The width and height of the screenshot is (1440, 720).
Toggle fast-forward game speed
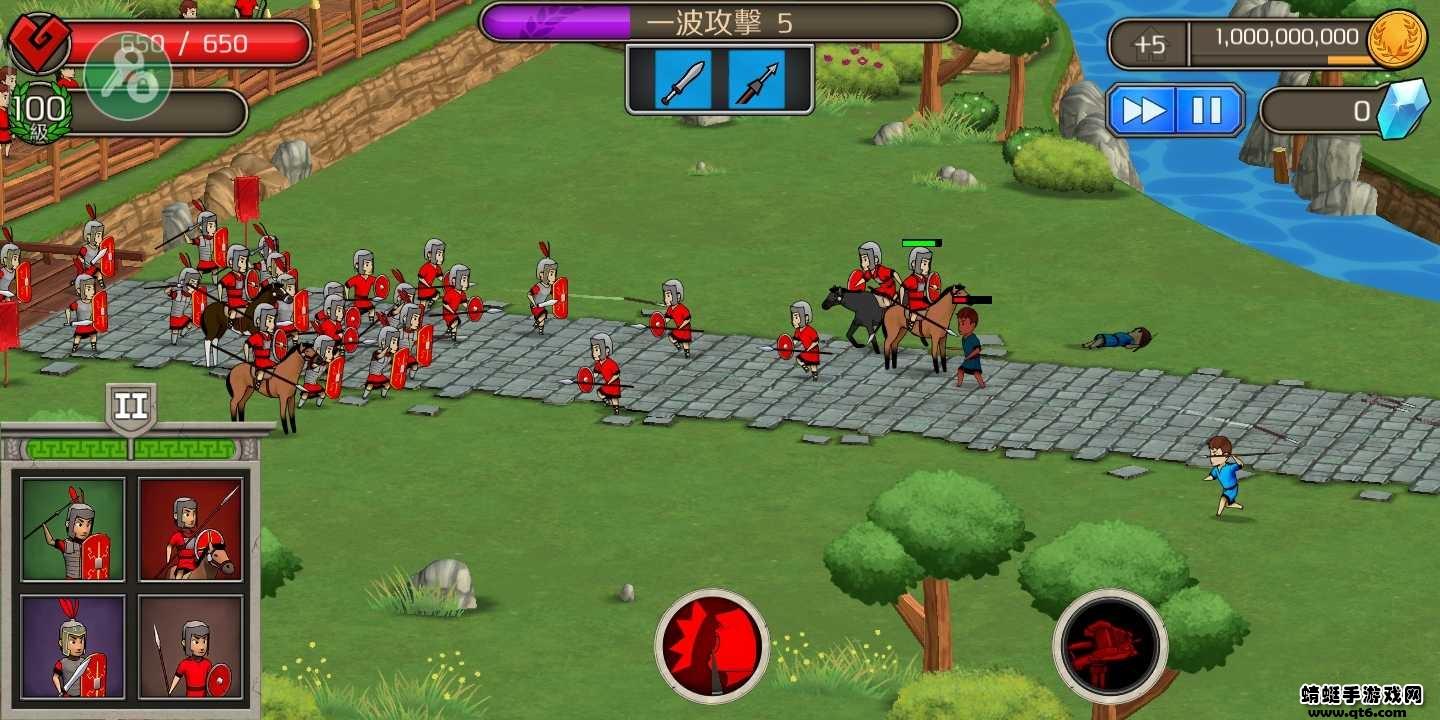tap(1147, 110)
